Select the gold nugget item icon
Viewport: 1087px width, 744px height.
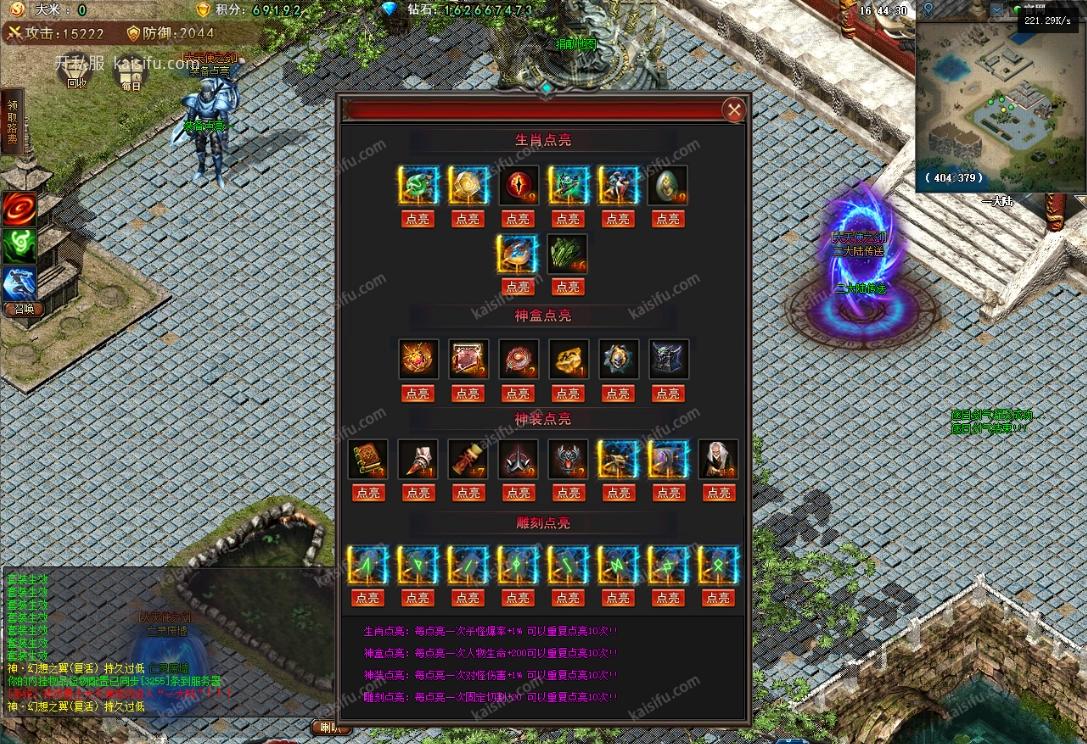[x=568, y=359]
